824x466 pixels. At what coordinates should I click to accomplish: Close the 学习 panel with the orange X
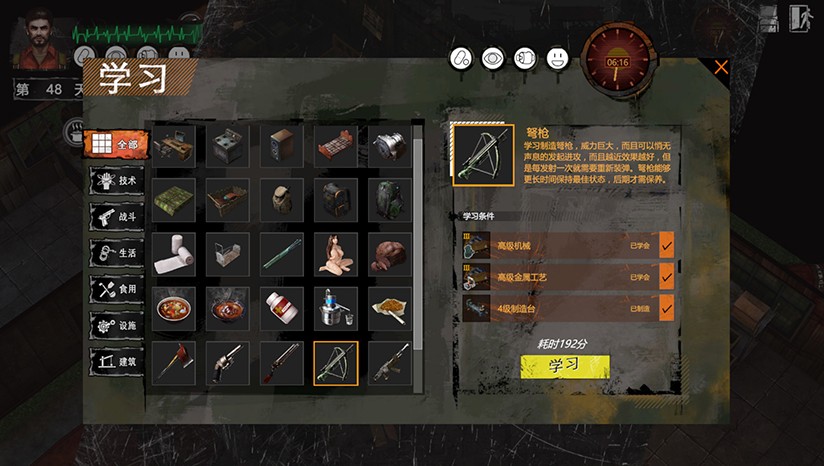point(721,68)
